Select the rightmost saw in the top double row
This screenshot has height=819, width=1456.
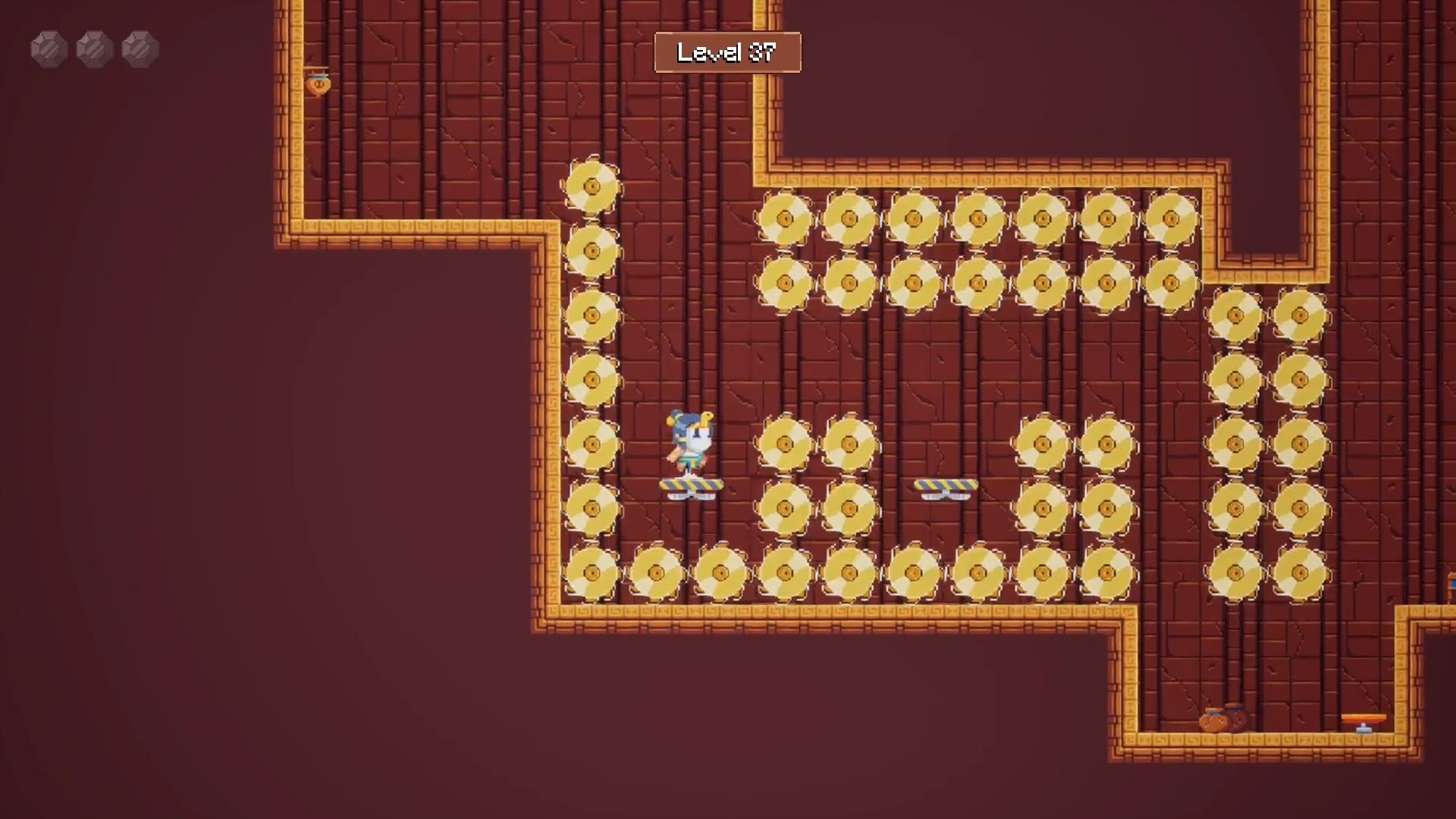coord(1172,216)
